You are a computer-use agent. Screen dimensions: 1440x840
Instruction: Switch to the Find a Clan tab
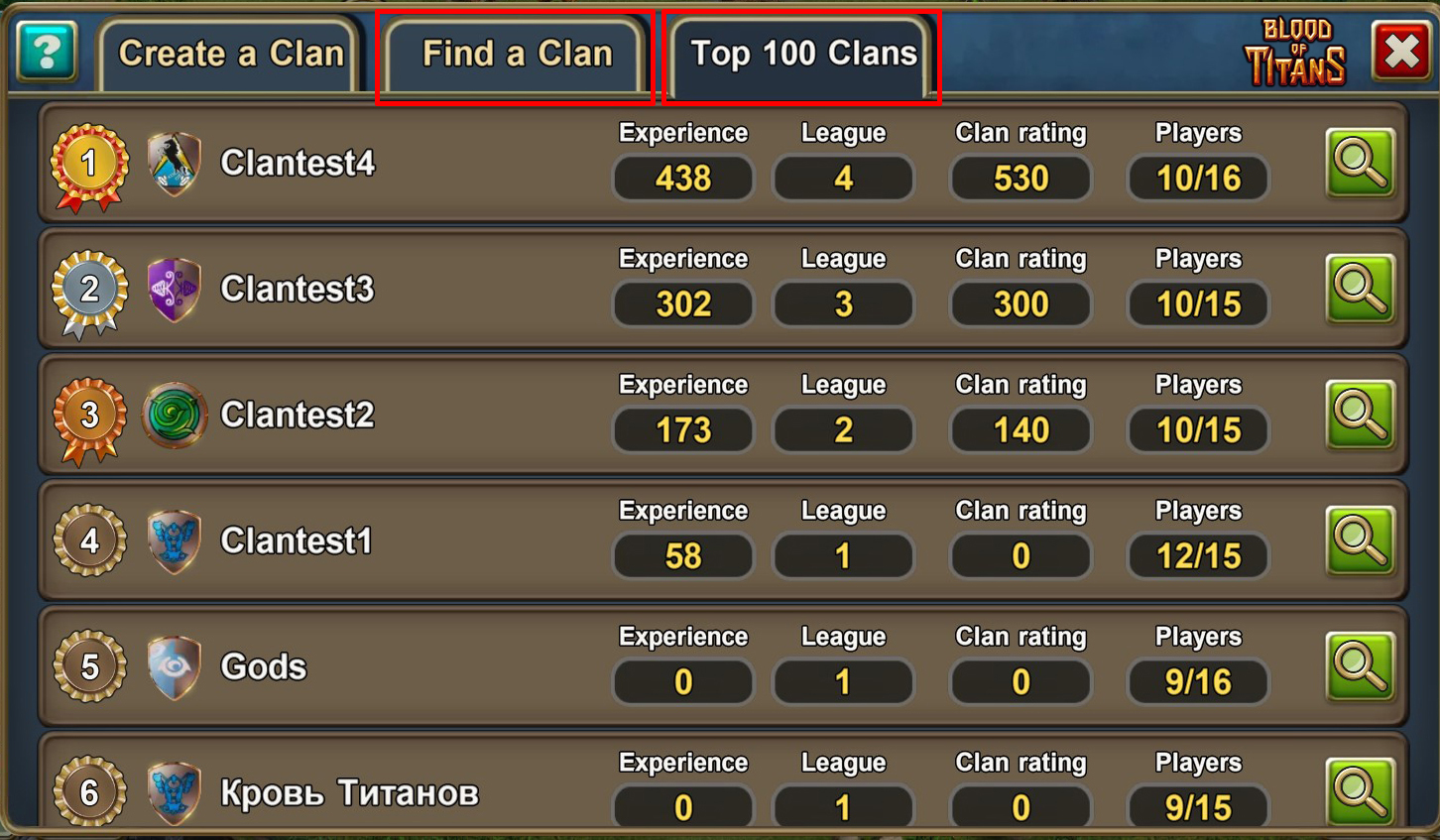515,55
